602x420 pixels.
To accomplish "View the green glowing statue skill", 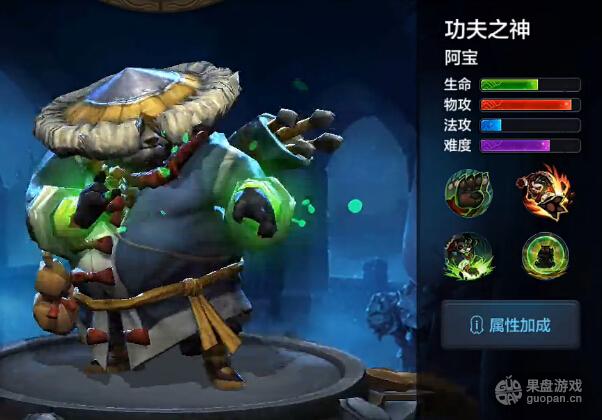I will (x=543, y=255).
